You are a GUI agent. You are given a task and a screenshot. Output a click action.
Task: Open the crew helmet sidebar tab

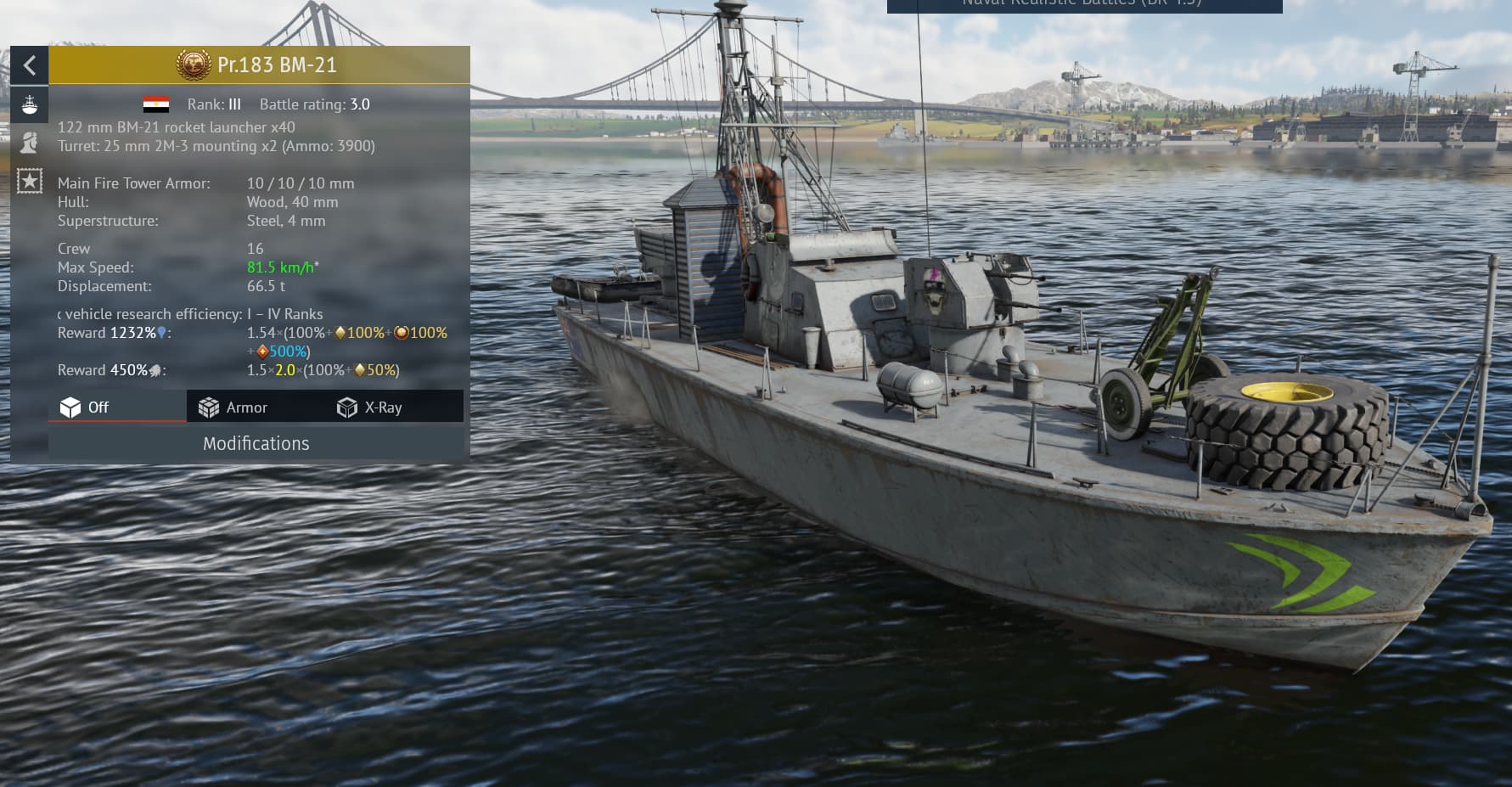pyautogui.click(x=30, y=142)
